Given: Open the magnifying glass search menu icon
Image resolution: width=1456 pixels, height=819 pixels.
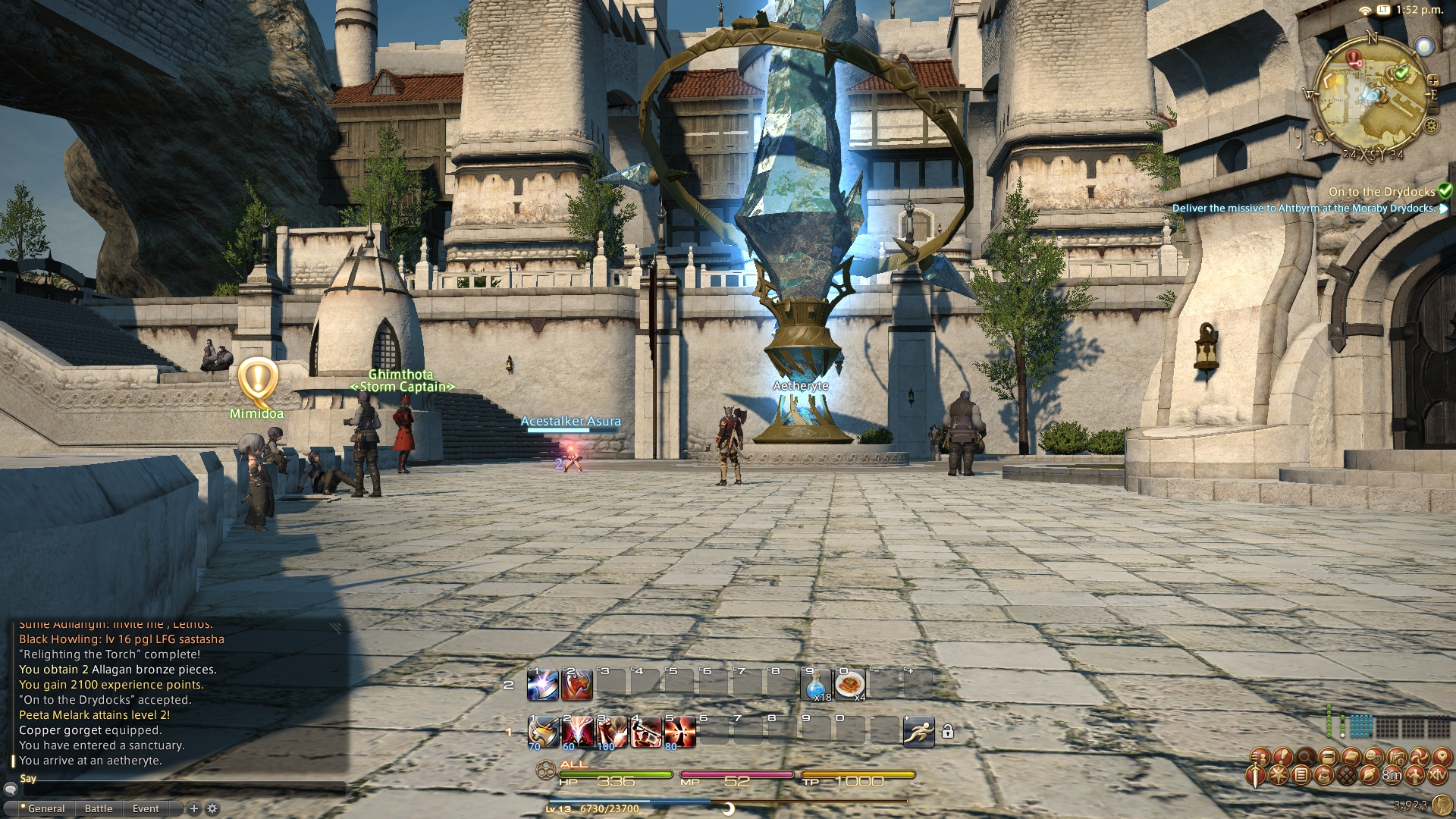Looking at the screenshot, I should point(1305,756).
